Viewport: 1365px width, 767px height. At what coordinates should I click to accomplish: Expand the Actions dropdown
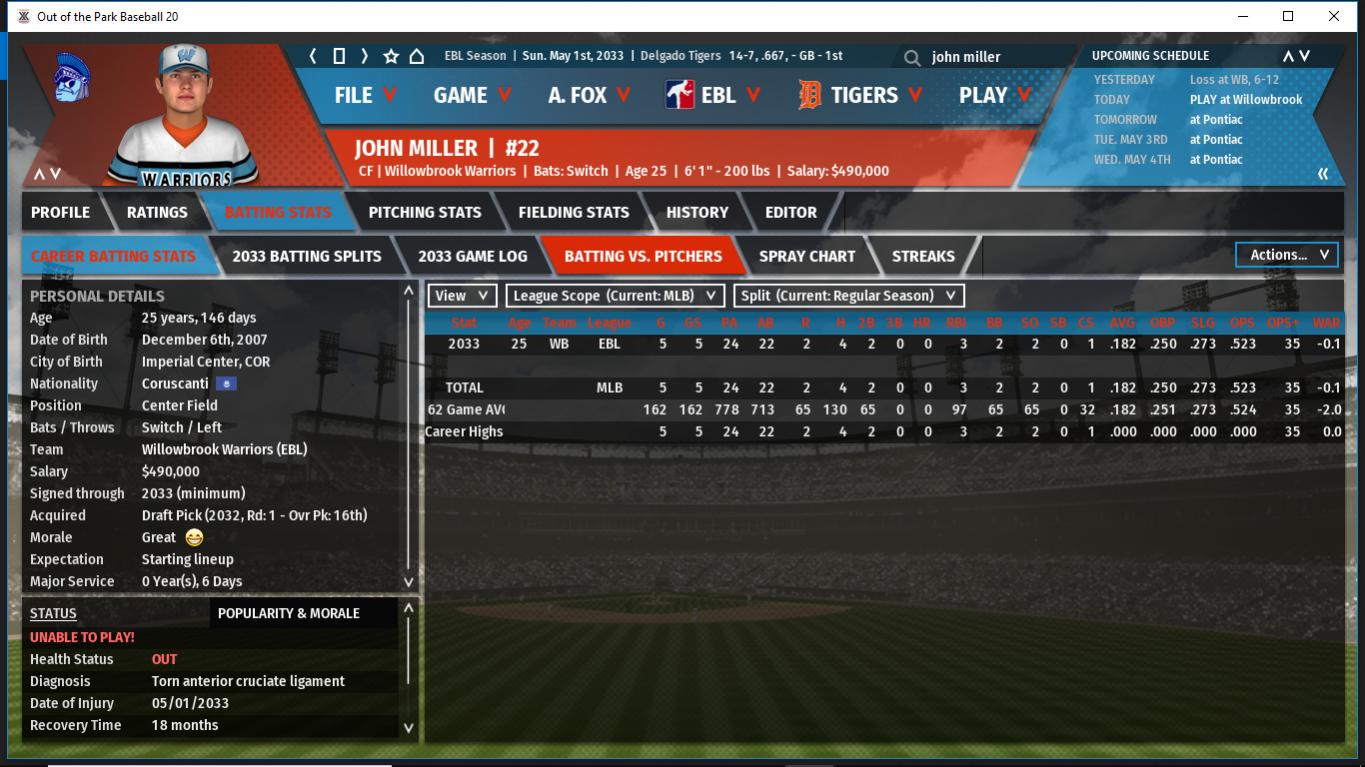[1288, 255]
